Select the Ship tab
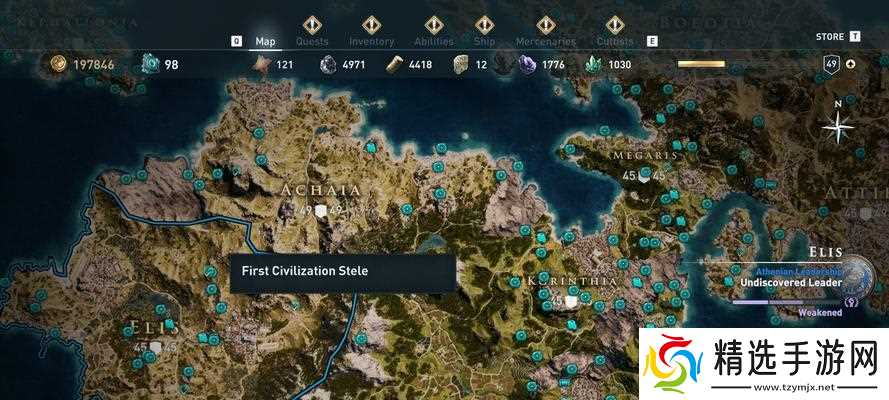The image size is (889, 400). point(484,41)
